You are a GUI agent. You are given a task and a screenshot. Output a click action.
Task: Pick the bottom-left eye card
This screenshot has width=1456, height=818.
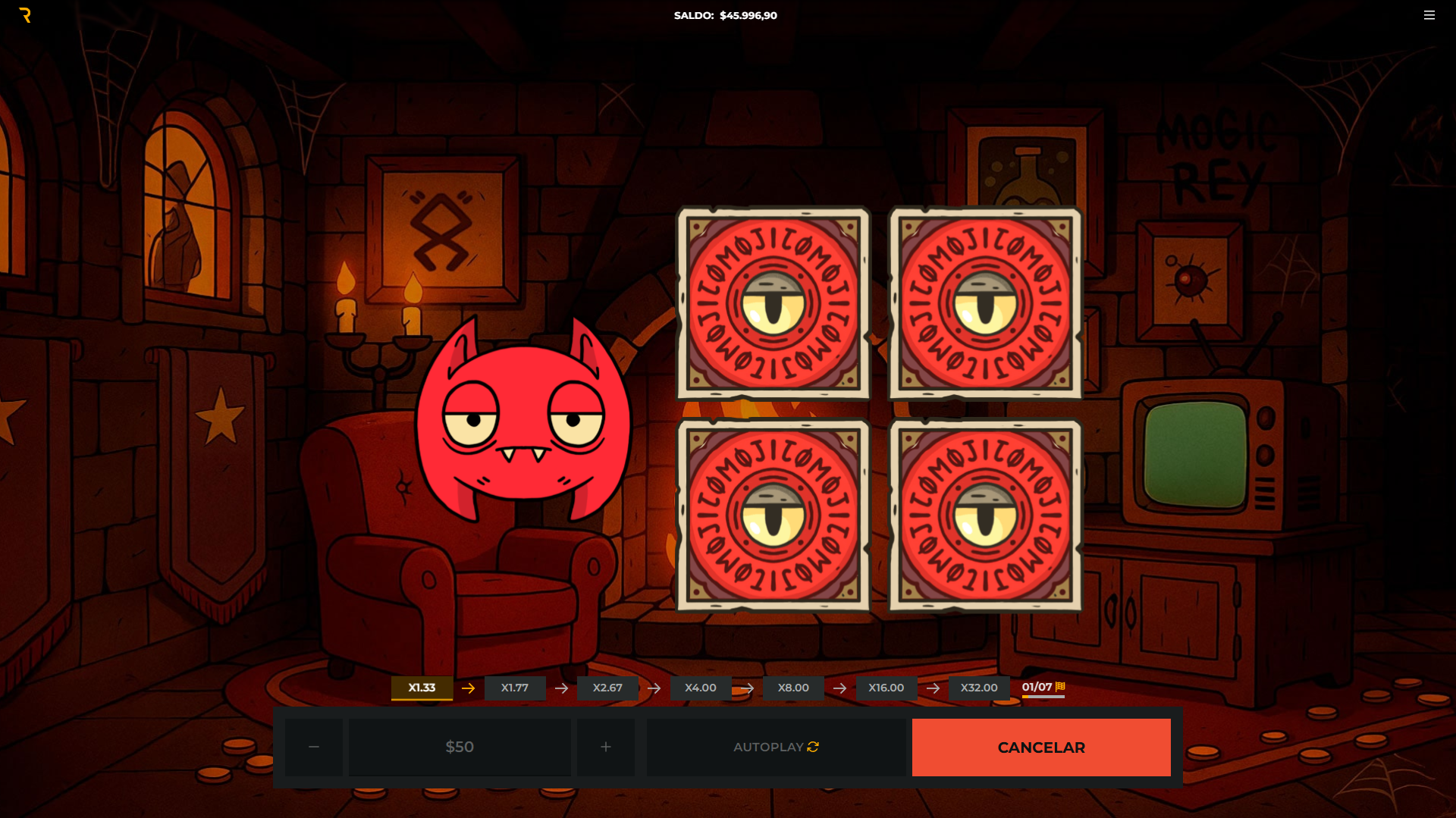tap(773, 516)
